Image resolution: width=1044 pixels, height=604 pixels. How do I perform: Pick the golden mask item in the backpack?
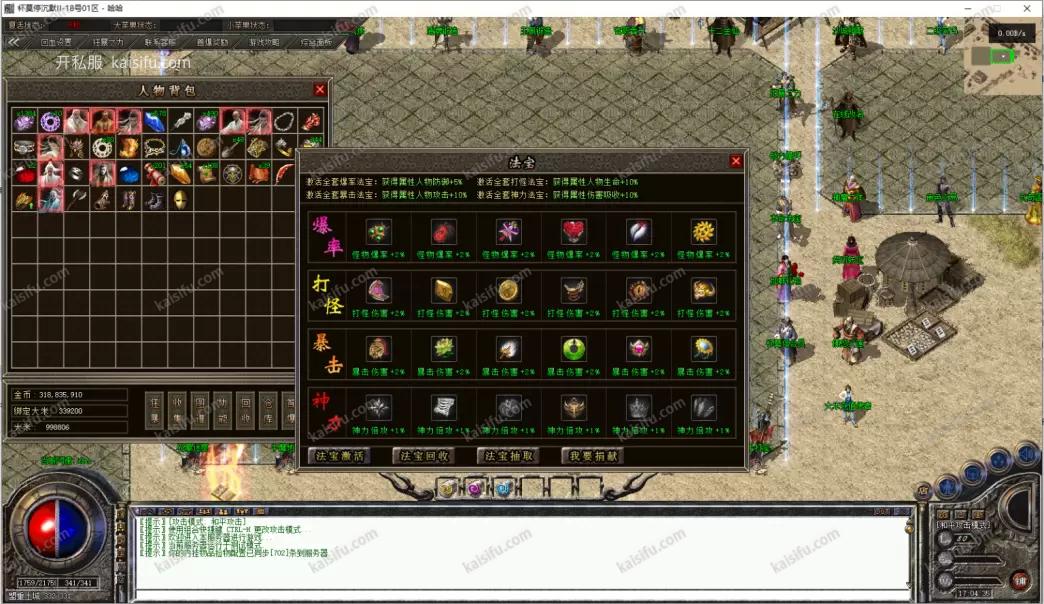[x=180, y=200]
